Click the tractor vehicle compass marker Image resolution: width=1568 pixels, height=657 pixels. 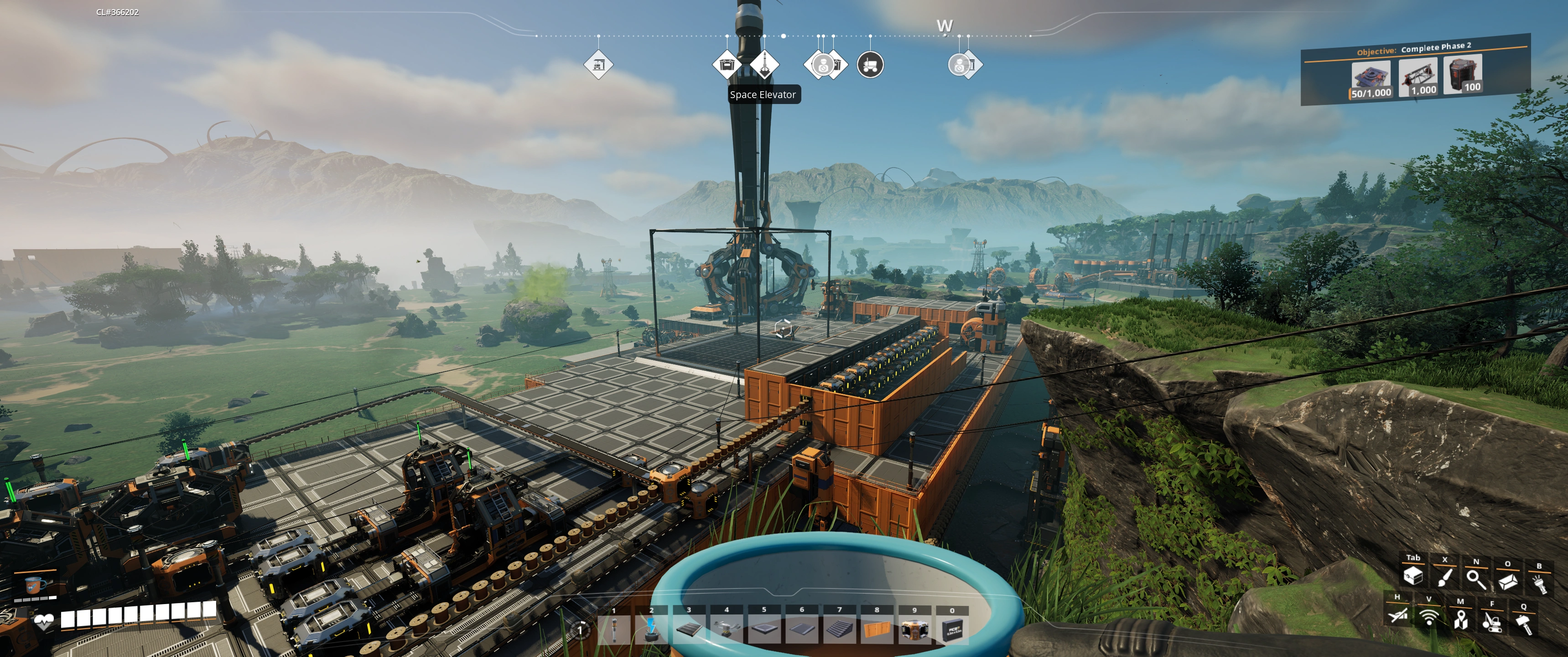click(871, 64)
